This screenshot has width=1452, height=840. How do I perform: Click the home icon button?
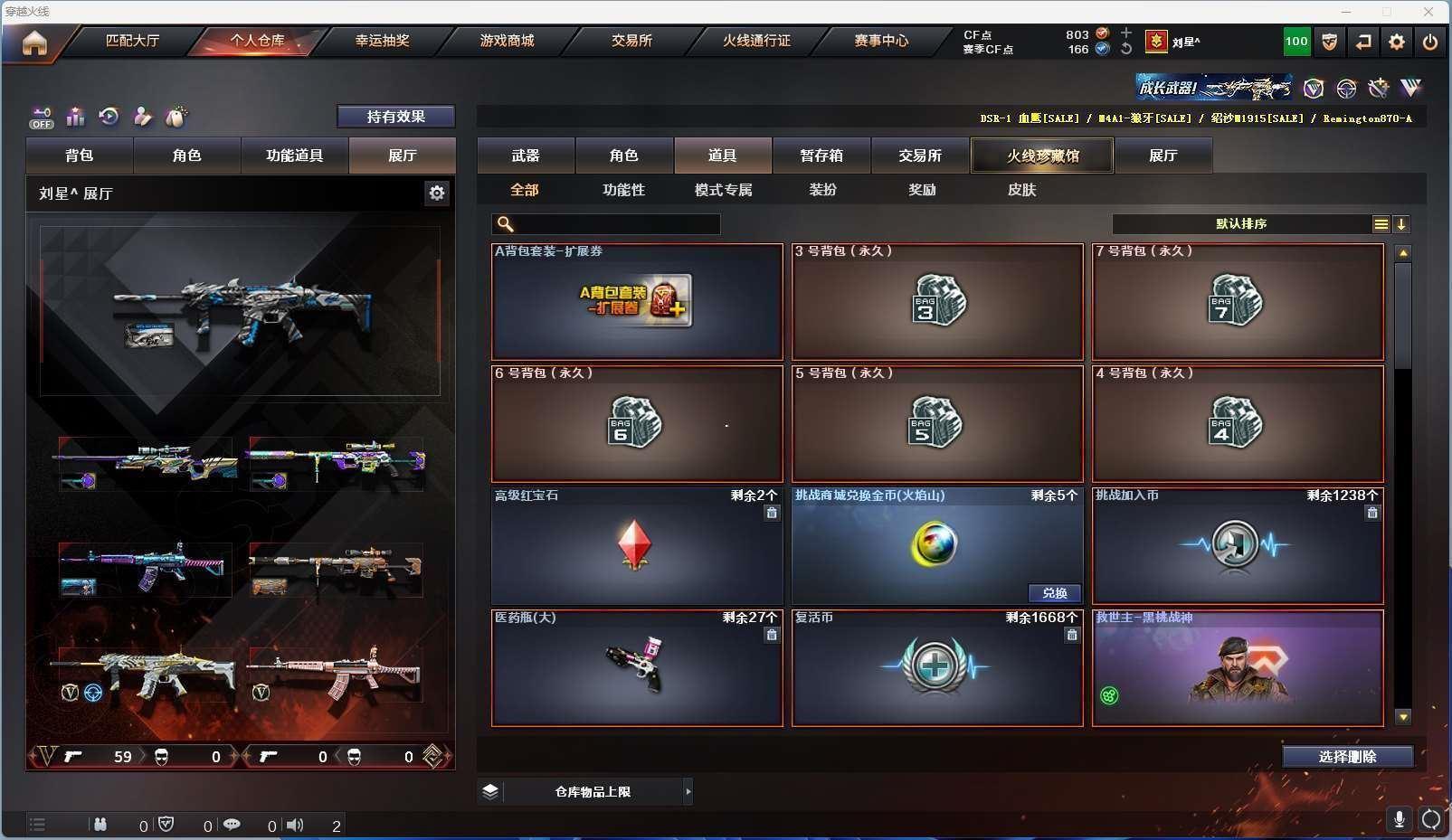pyautogui.click(x=34, y=42)
